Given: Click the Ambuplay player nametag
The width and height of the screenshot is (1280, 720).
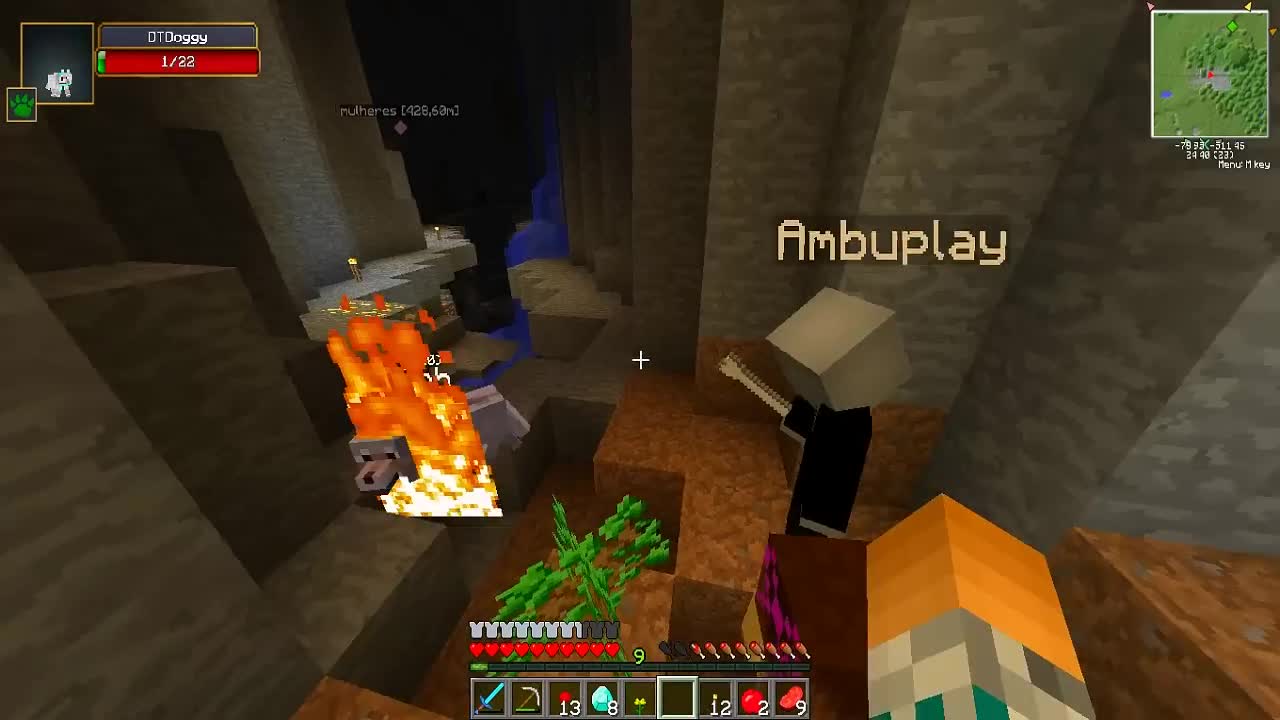Looking at the screenshot, I should pyautogui.click(x=889, y=240).
